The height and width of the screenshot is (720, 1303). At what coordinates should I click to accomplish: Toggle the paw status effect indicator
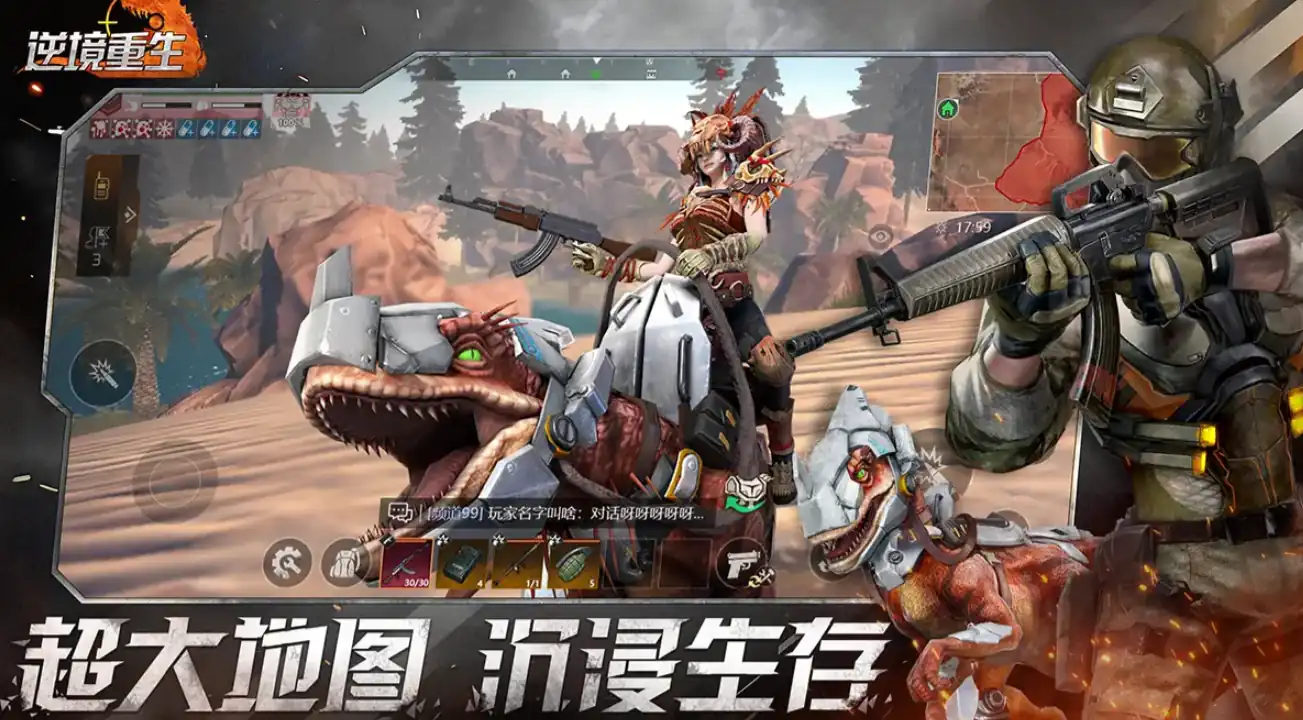point(100,129)
